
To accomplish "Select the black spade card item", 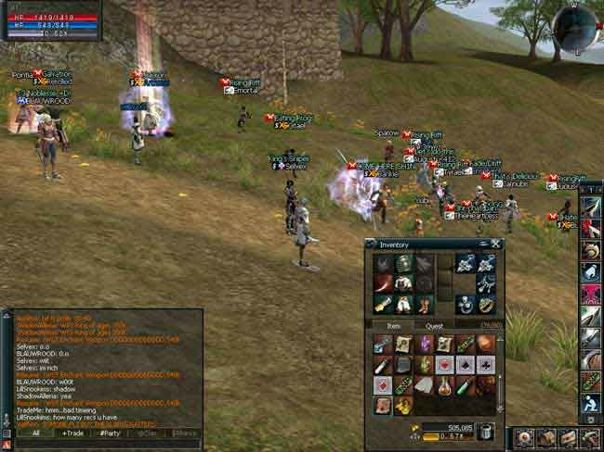I will coord(465,364).
